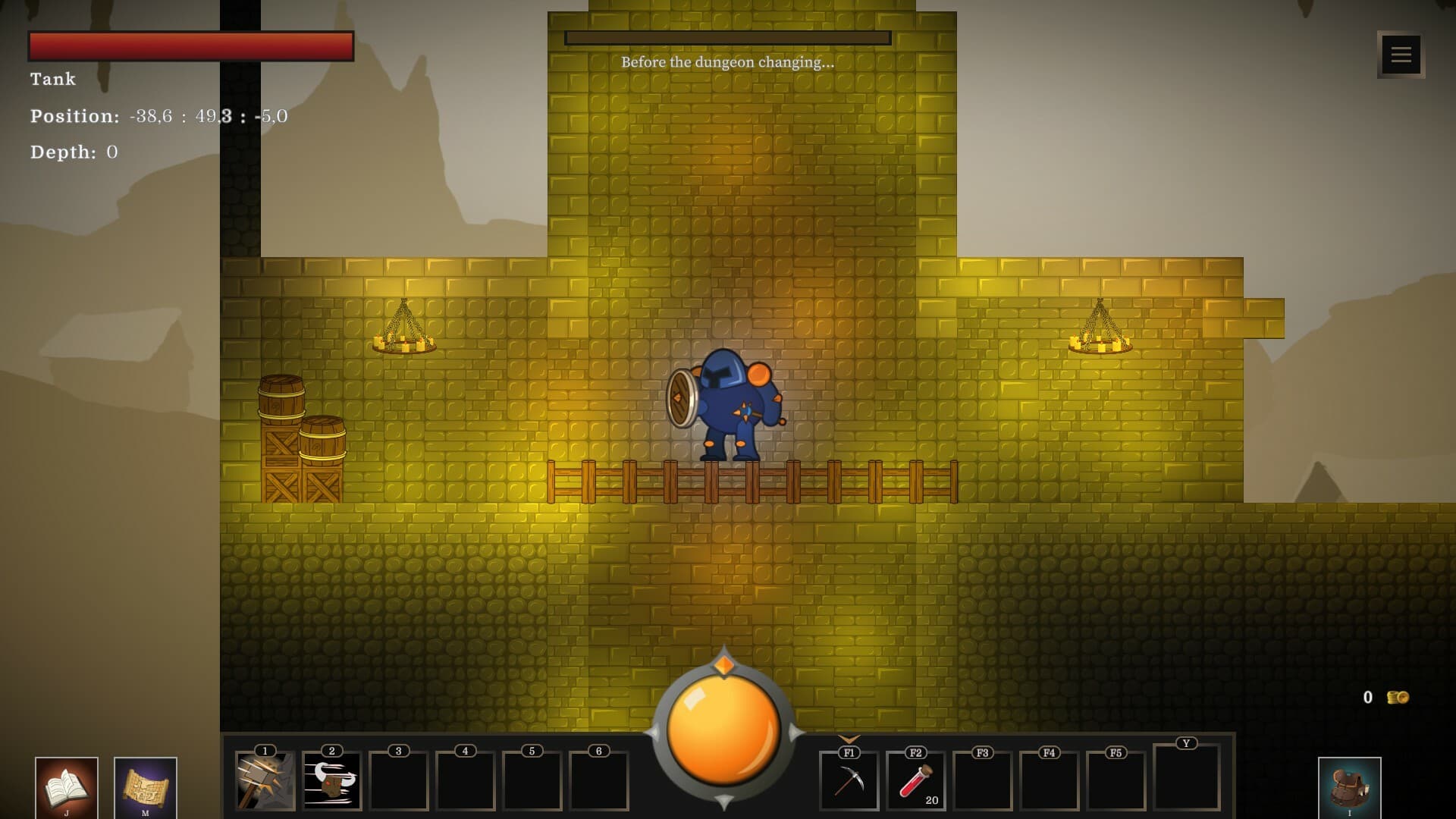Click the Position coordinates text
1456x819 pixels.
159,117
